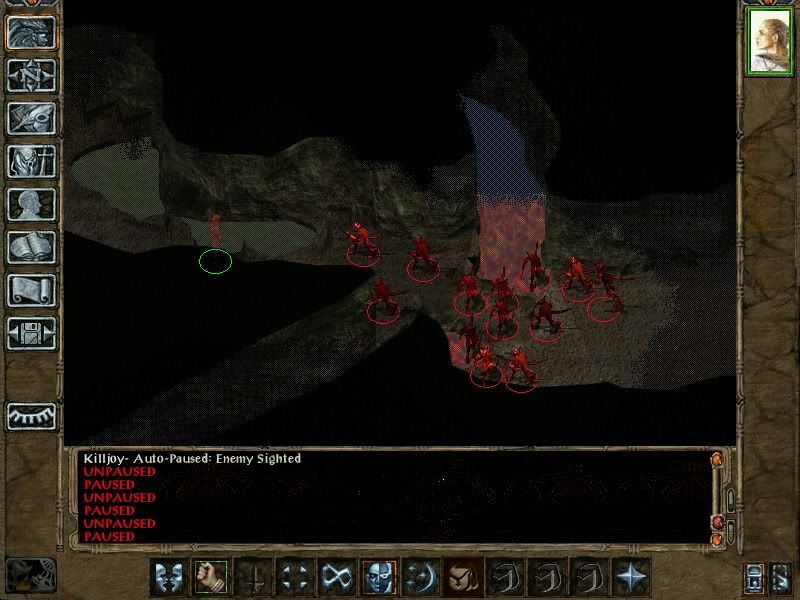
Task: Open the mage spellbook button
Action: pyautogui.click(x=31, y=247)
